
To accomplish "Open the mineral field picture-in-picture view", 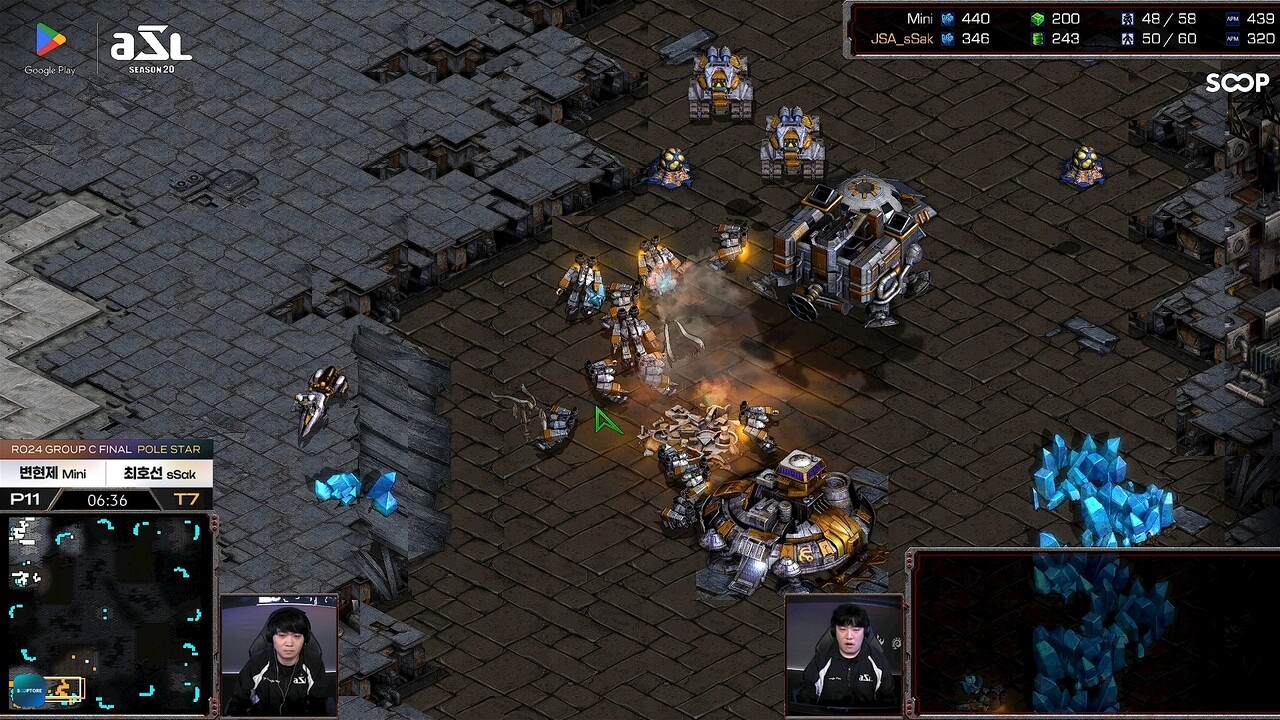I will click(x=1093, y=632).
